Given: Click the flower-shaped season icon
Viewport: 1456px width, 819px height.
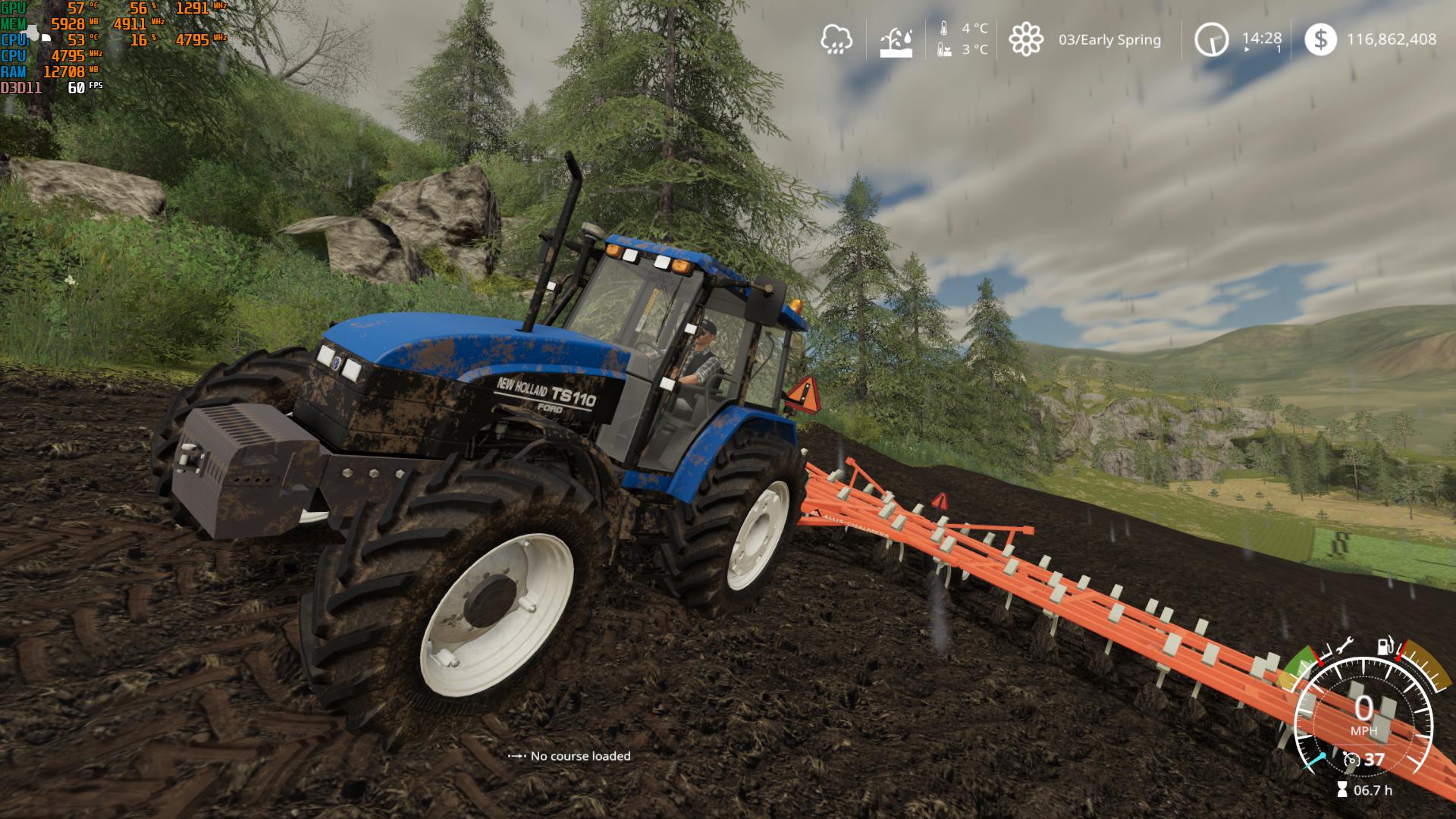Looking at the screenshot, I should coord(1028,40).
